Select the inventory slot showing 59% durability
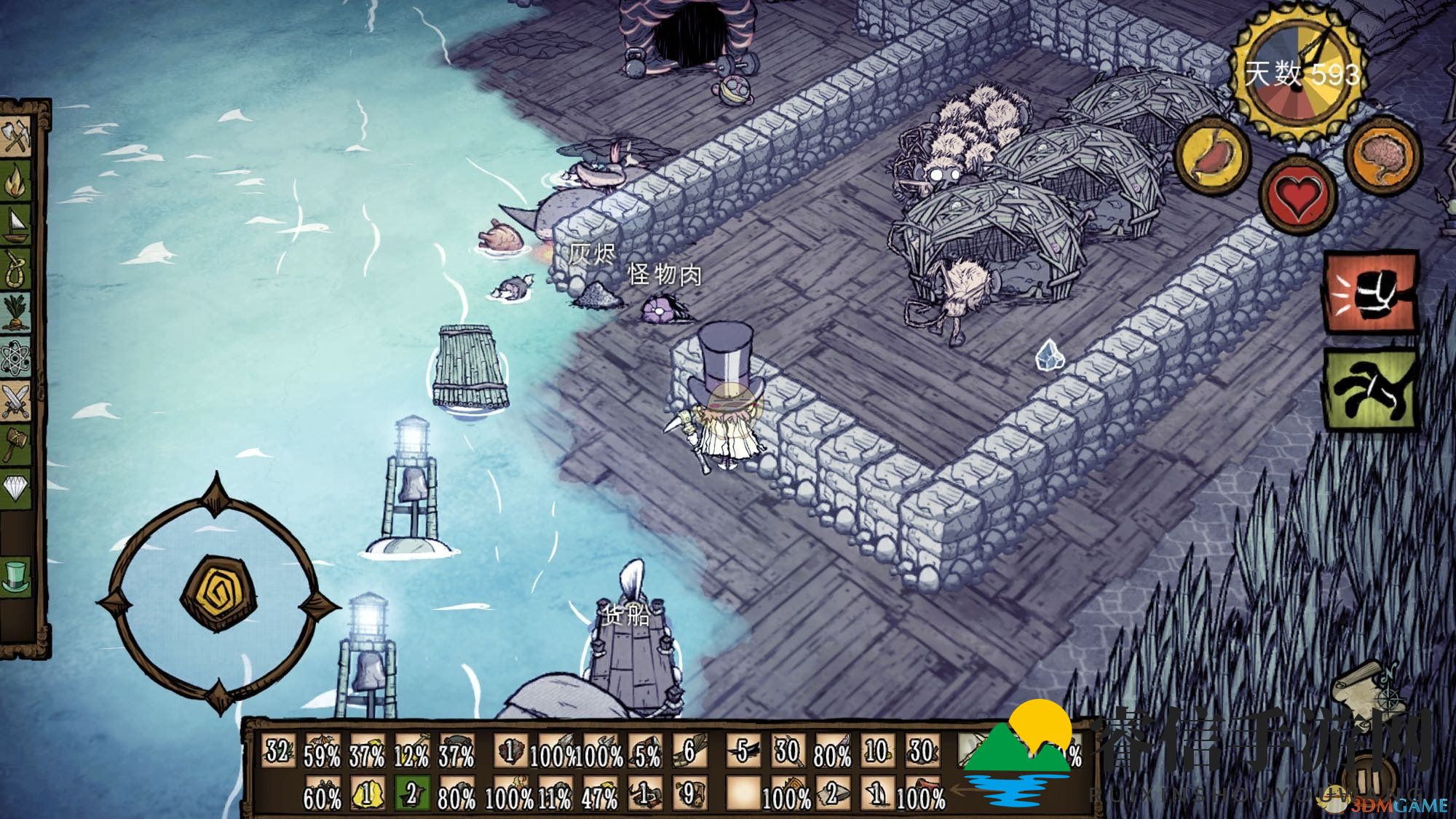 coord(322,753)
